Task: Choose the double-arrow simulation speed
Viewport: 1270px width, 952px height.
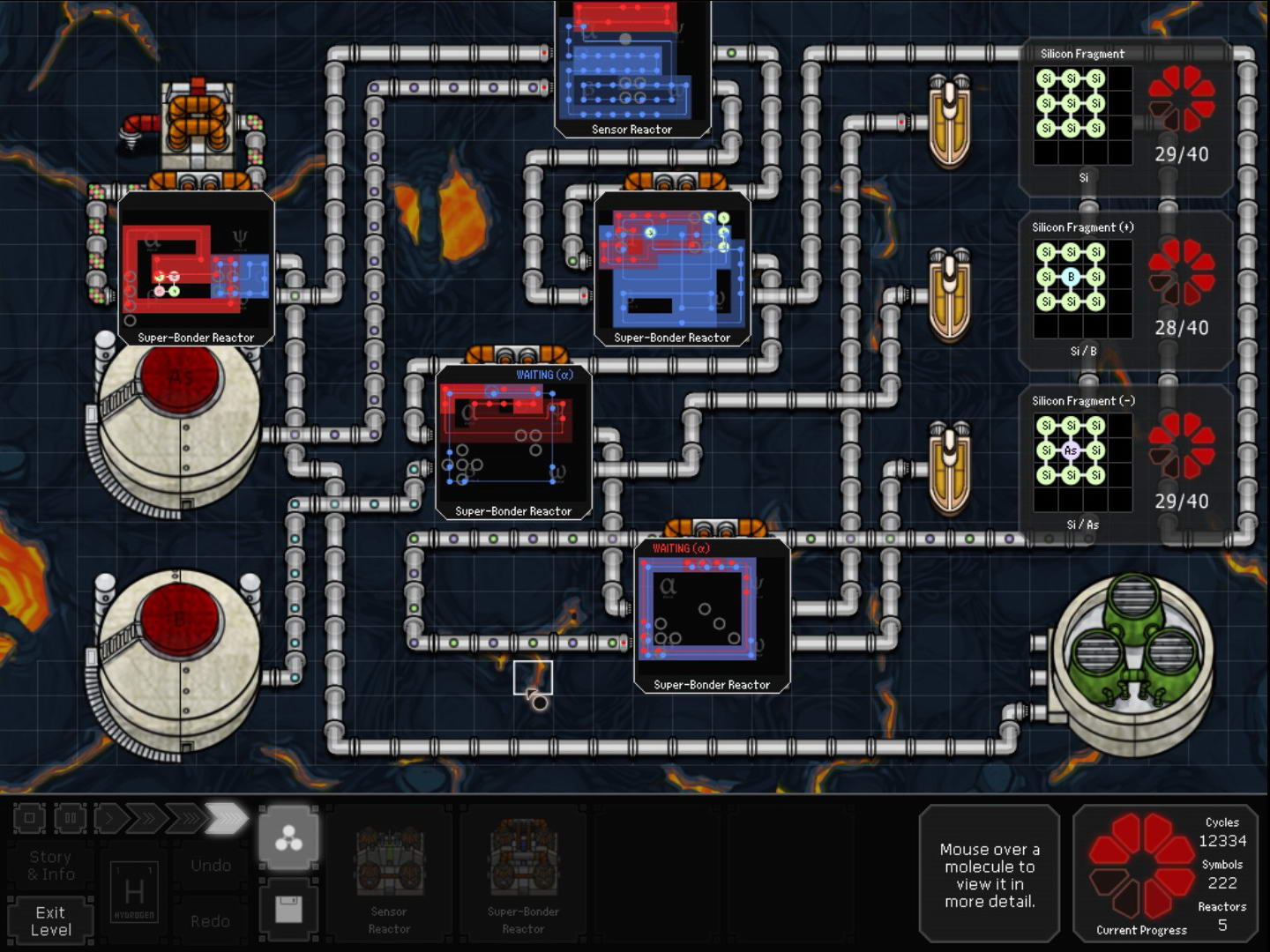Action: pyautogui.click(x=146, y=818)
